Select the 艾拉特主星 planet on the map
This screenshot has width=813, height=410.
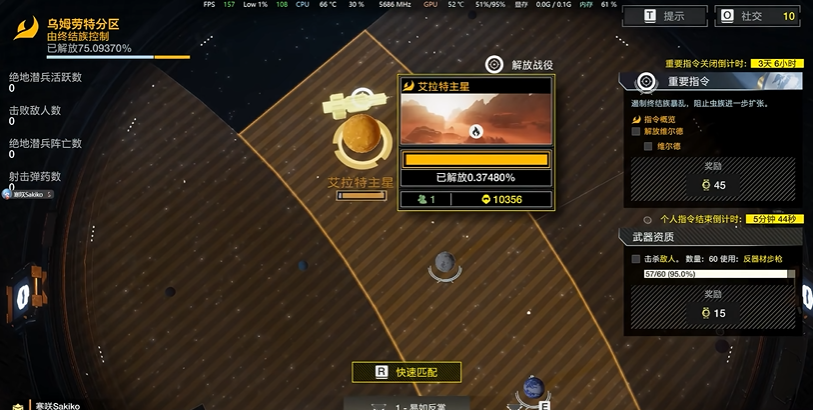pos(361,137)
